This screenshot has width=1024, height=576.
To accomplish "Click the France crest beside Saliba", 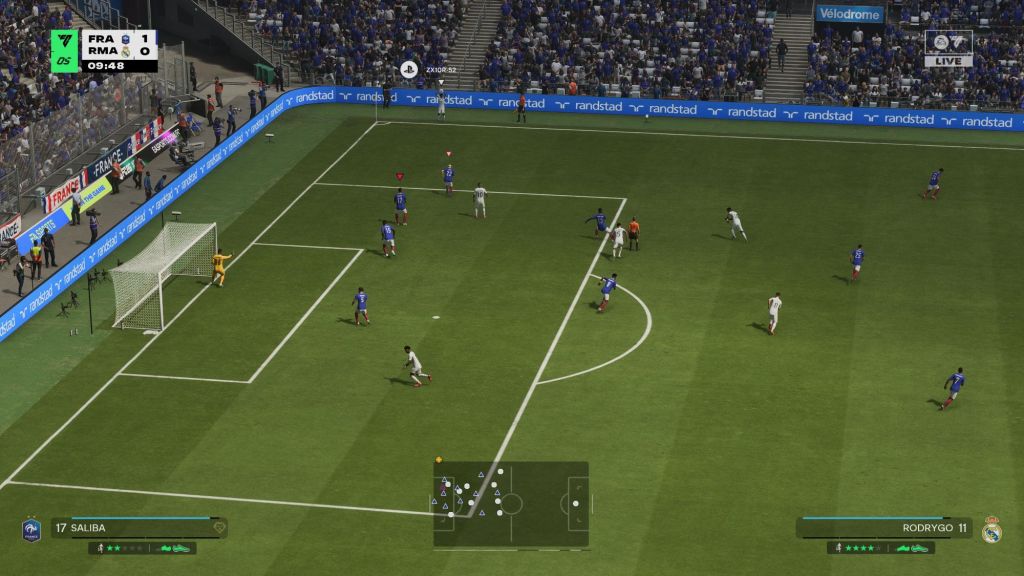I will pos(31,529).
